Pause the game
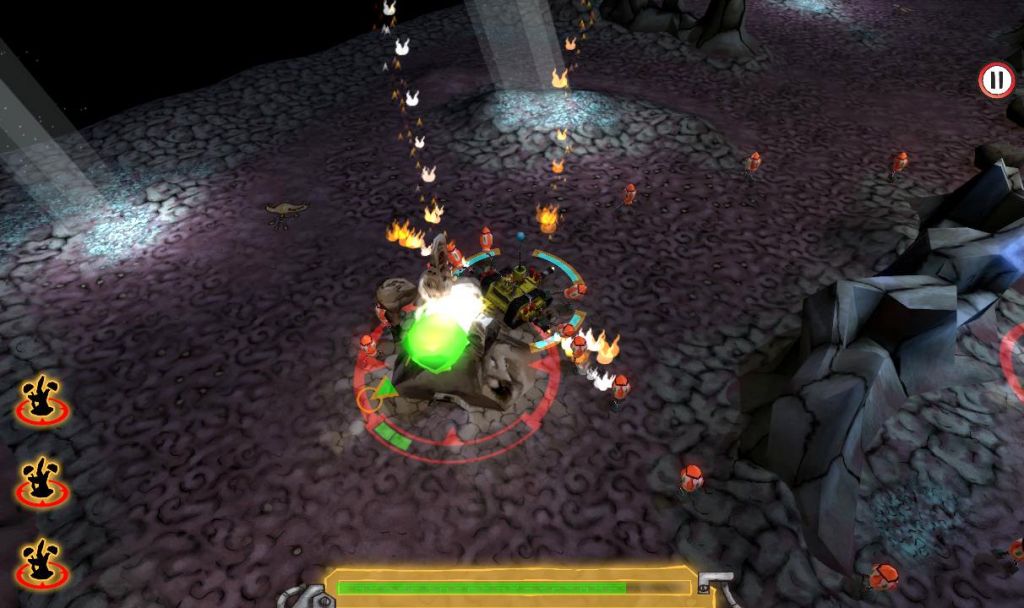 coord(995,80)
